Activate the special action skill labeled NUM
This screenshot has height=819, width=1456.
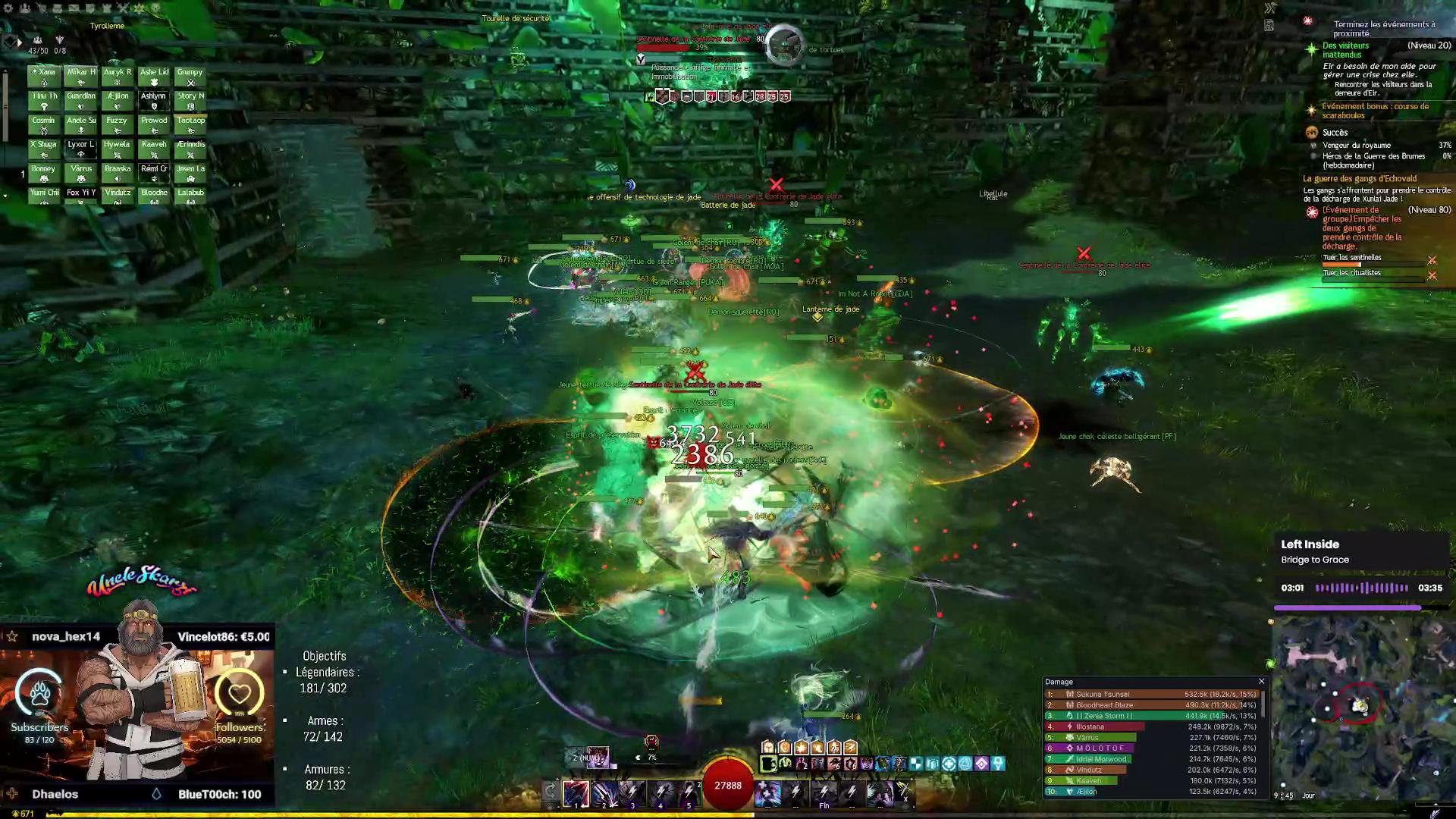coord(596,757)
